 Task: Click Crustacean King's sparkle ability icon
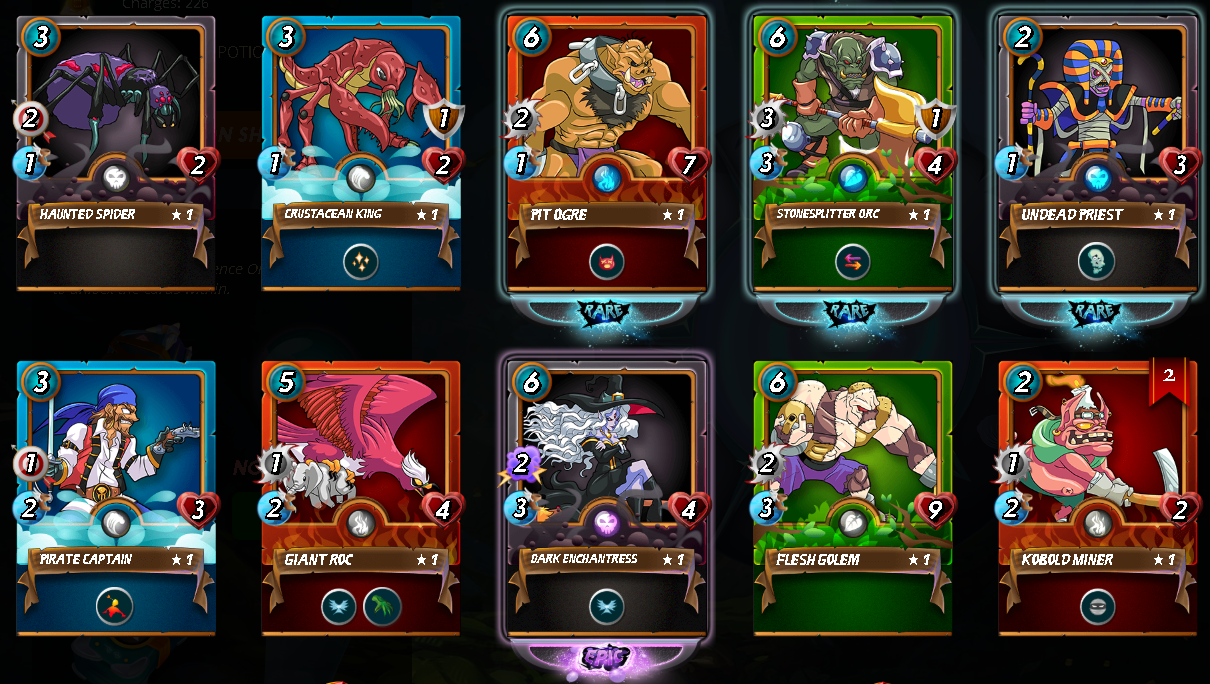[361, 262]
